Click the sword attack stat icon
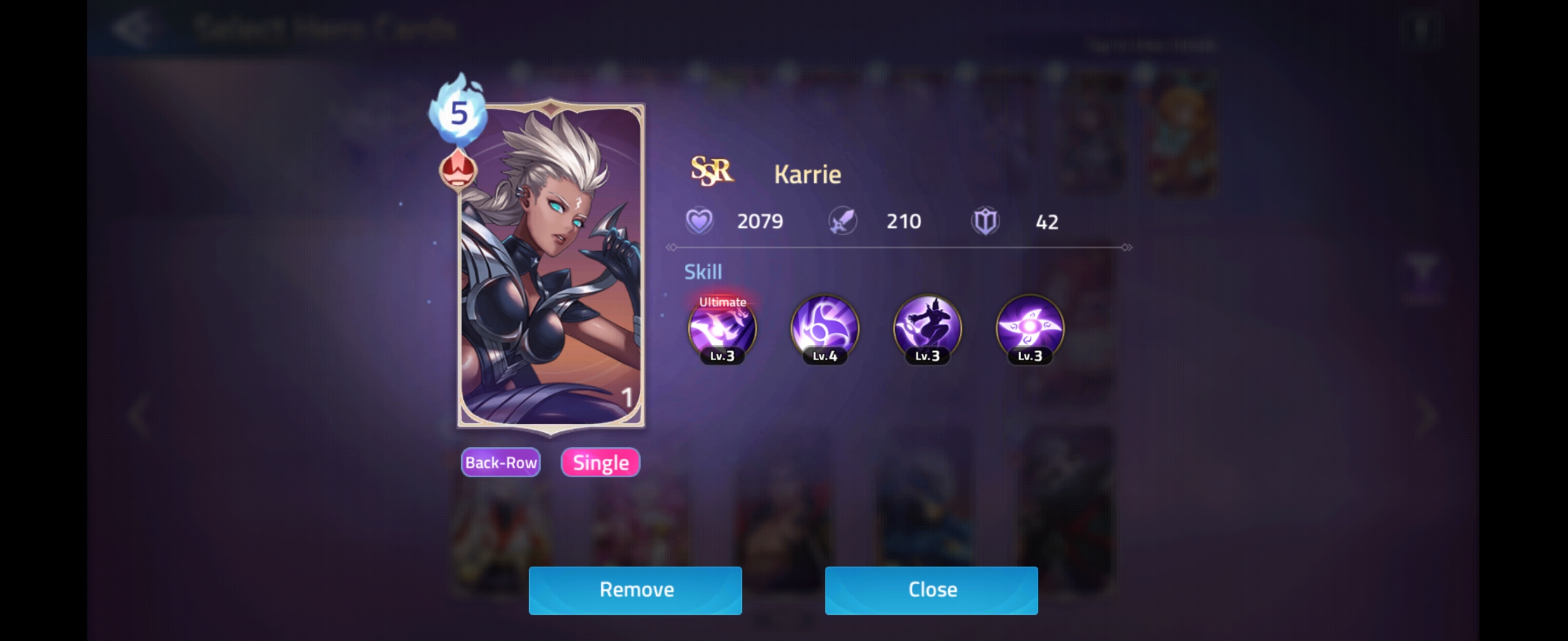The width and height of the screenshot is (1568, 641). click(x=843, y=221)
